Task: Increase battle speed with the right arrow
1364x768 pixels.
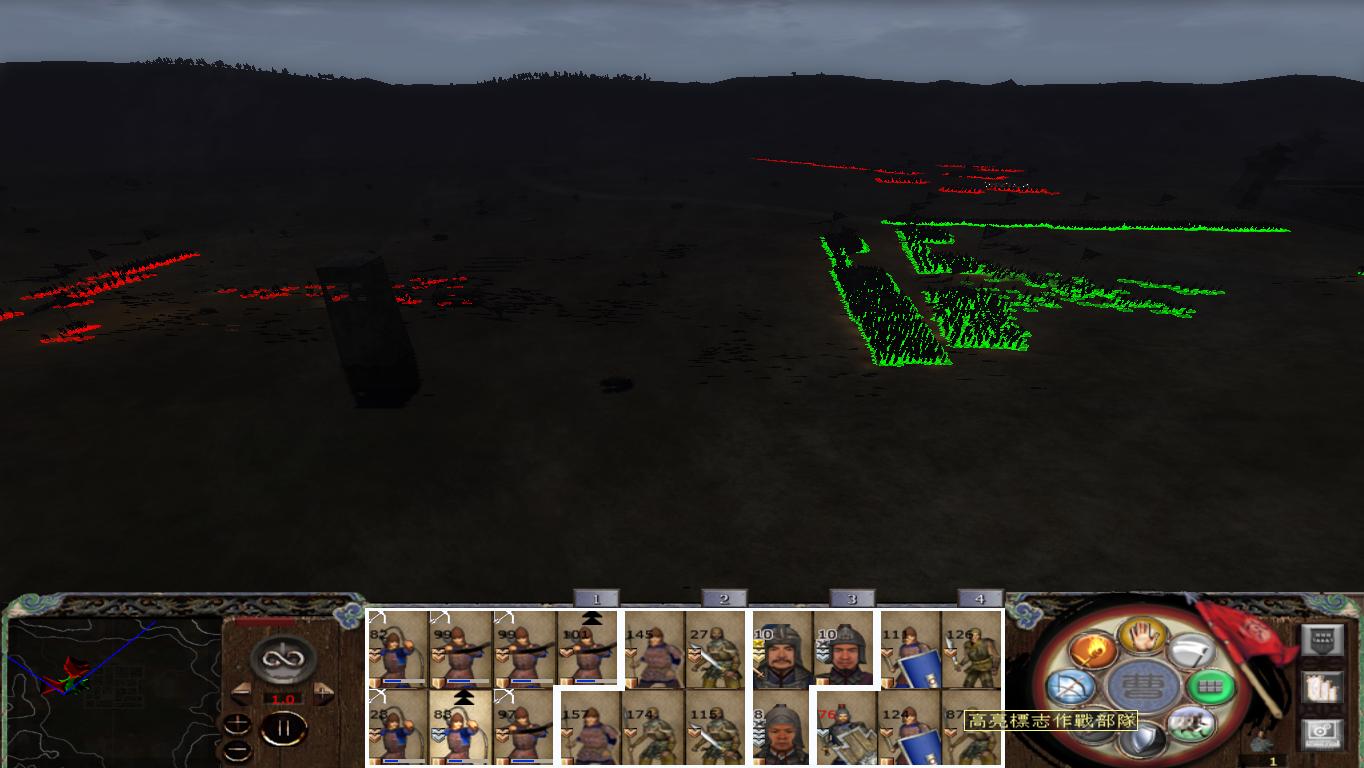Action: [321, 693]
